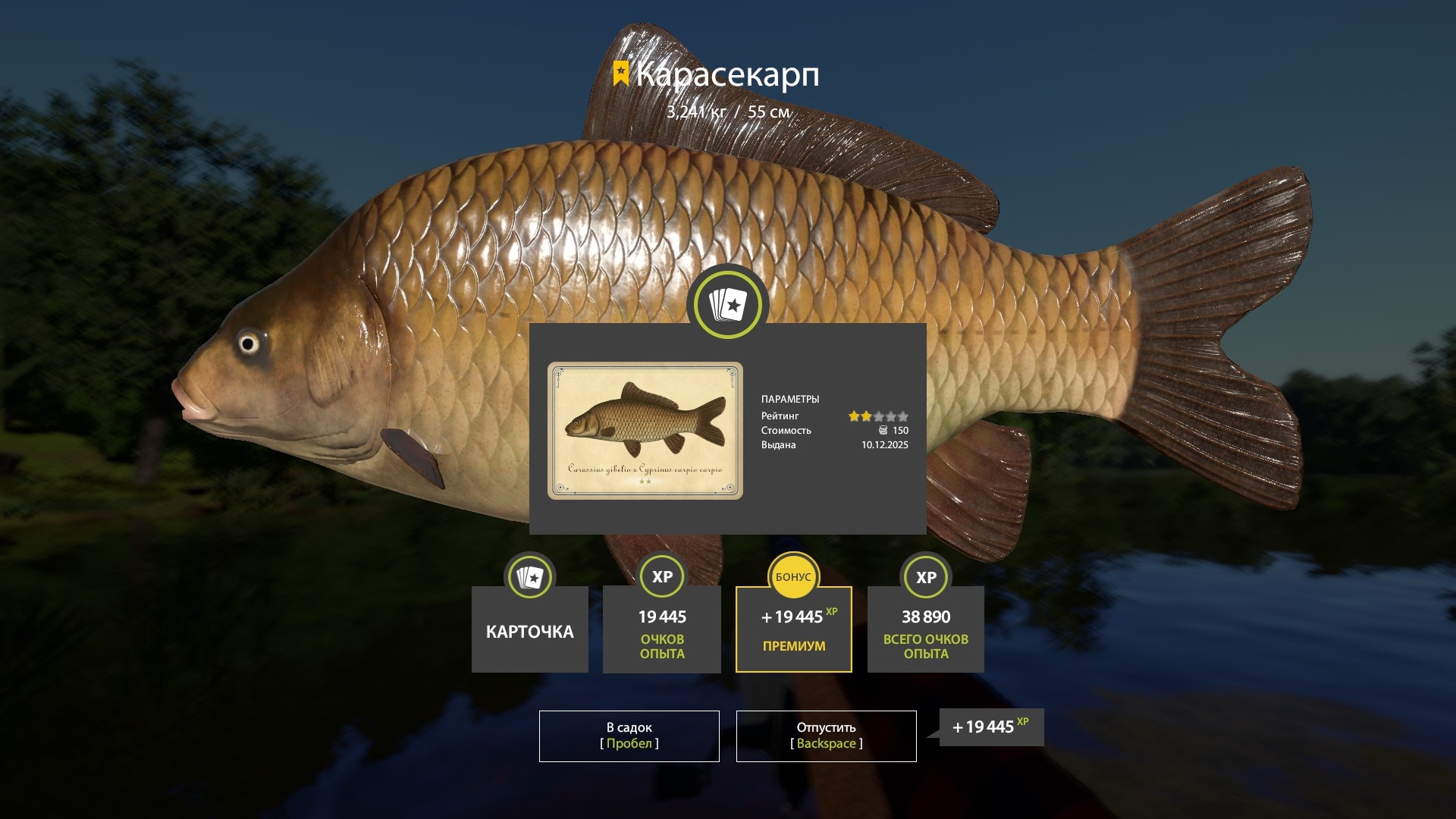The width and height of the screenshot is (1456, 819).
Task: Click the XP icon above 38 890 total experience
Action: click(925, 577)
